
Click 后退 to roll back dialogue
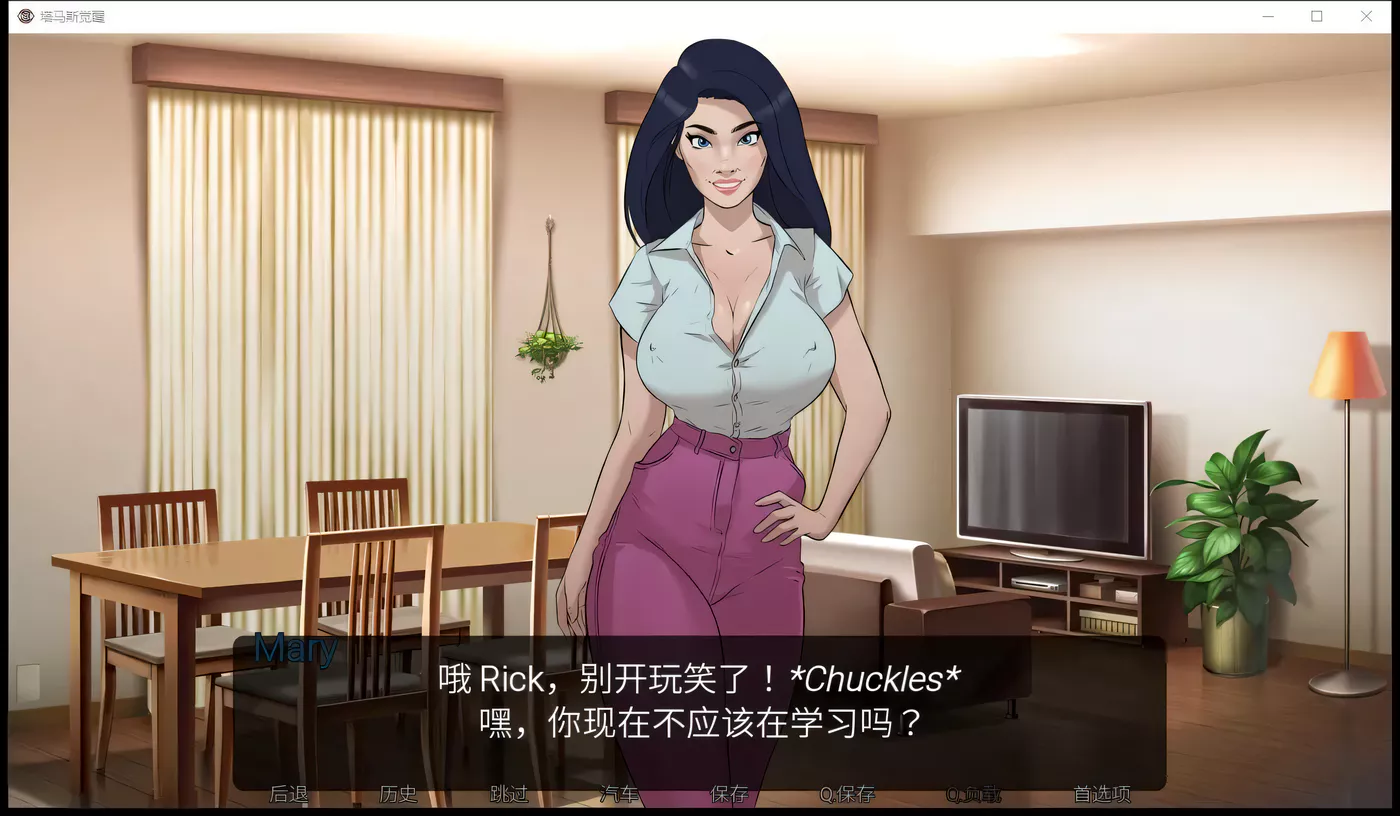(x=289, y=793)
